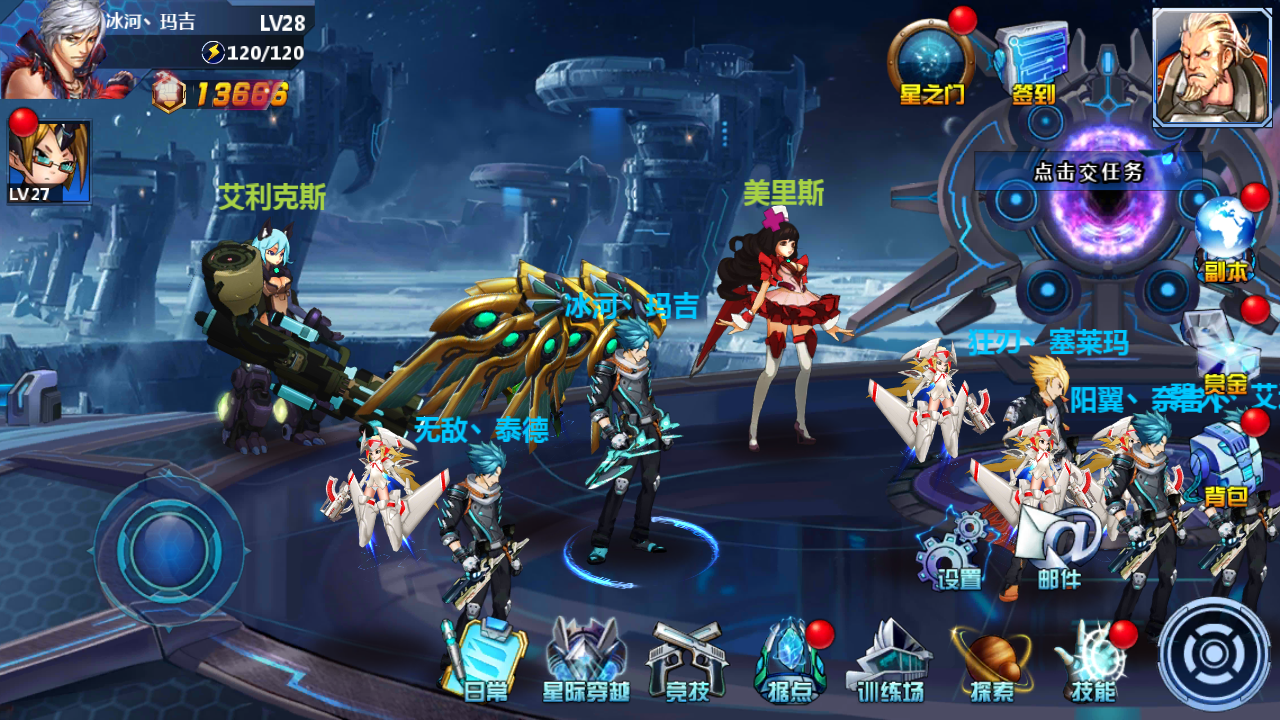Tap the round attack button

click(x=1214, y=654)
